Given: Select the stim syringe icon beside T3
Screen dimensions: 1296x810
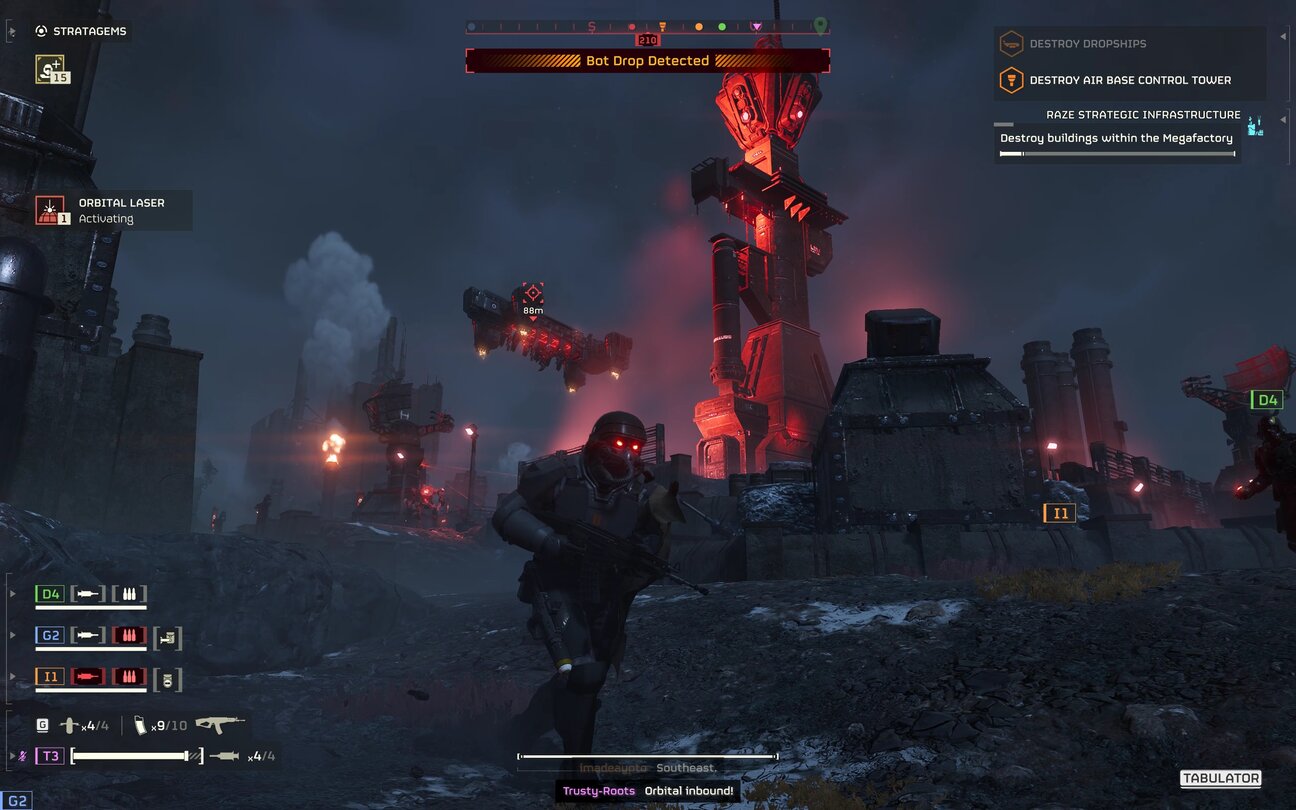Looking at the screenshot, I should tap(225, 756).
